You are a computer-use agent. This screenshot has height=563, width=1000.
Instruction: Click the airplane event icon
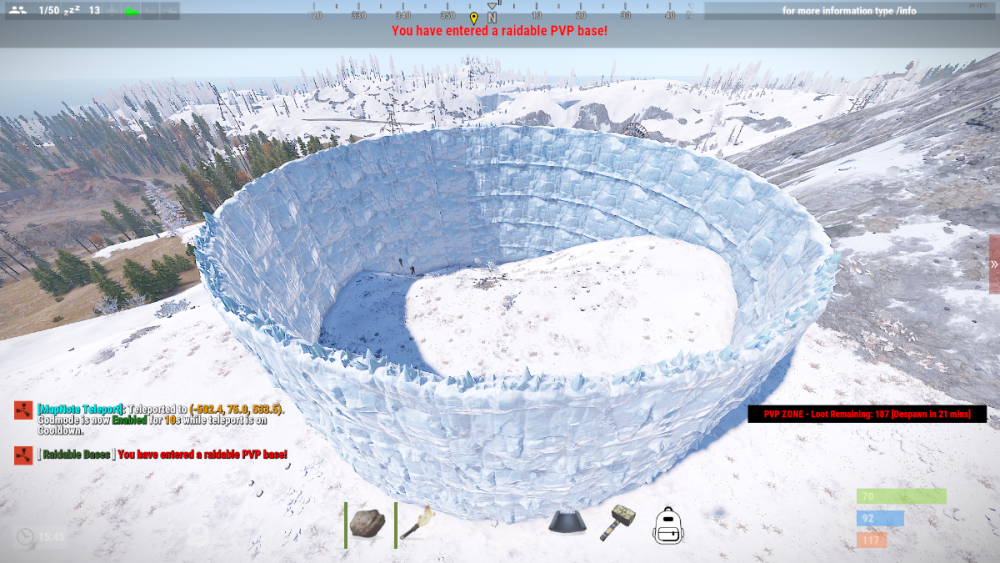[112, 11]
